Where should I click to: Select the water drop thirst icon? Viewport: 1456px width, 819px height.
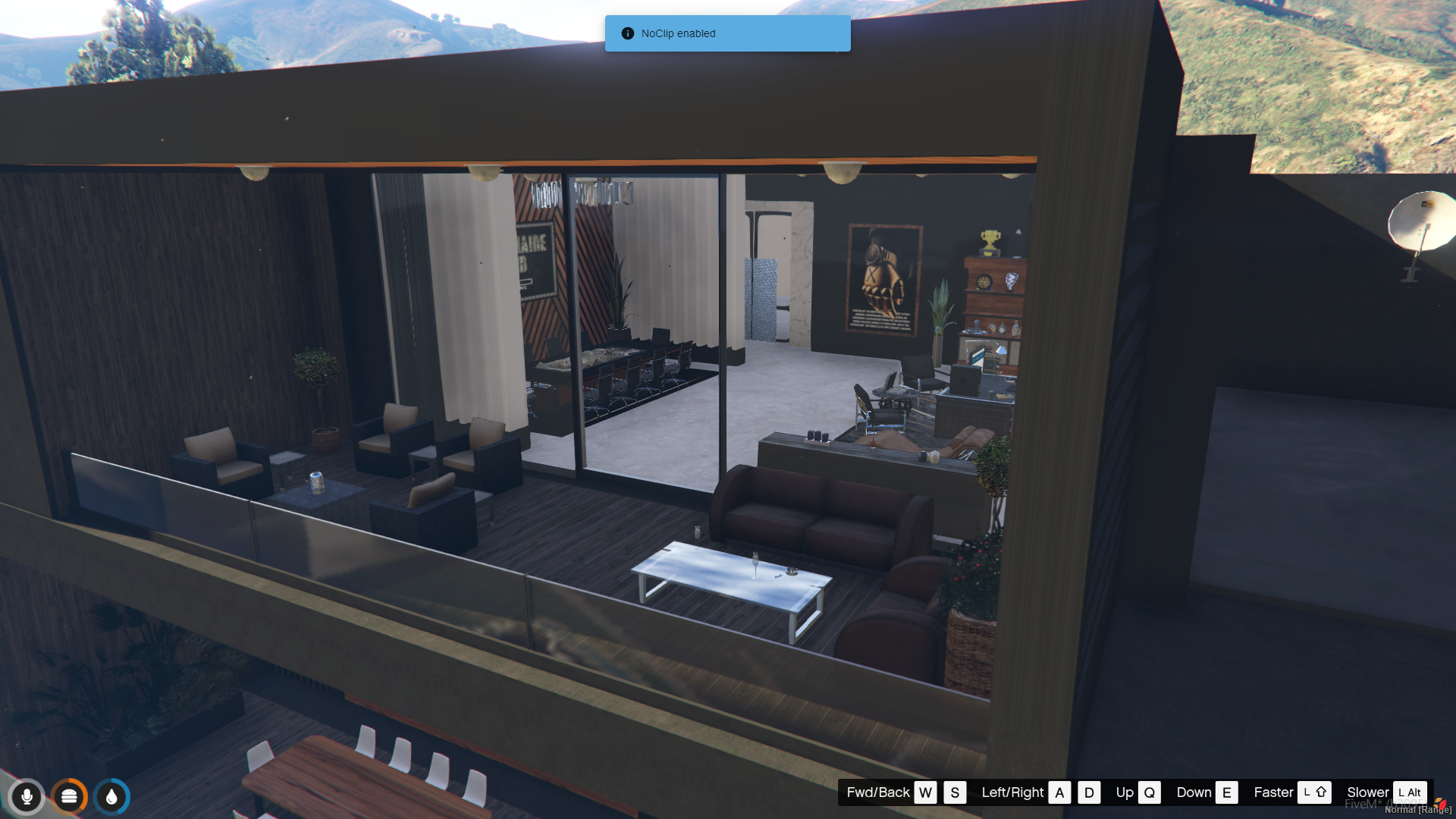click(x=111, y=797)
